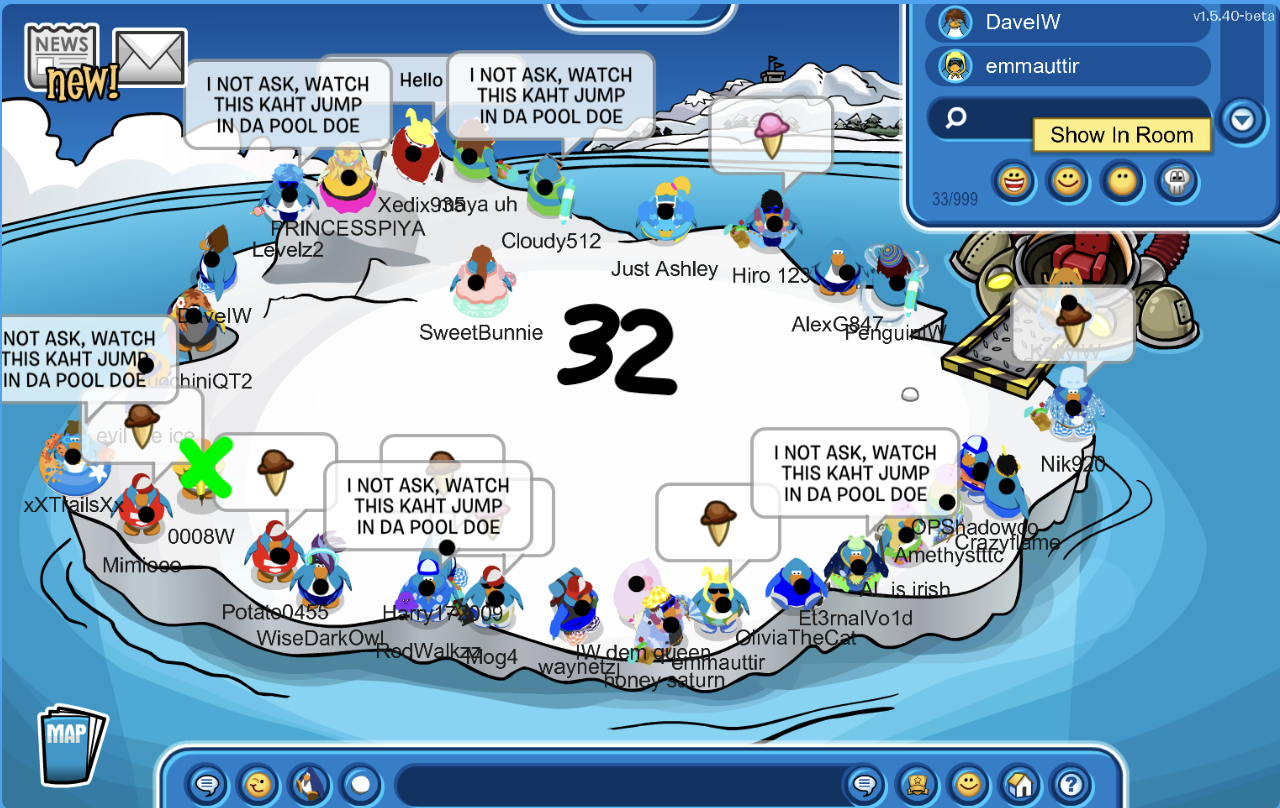Go to your igloo via house icon
Screen dimensions: 1280x808
pyautogui.click(x=1019, y=784)
